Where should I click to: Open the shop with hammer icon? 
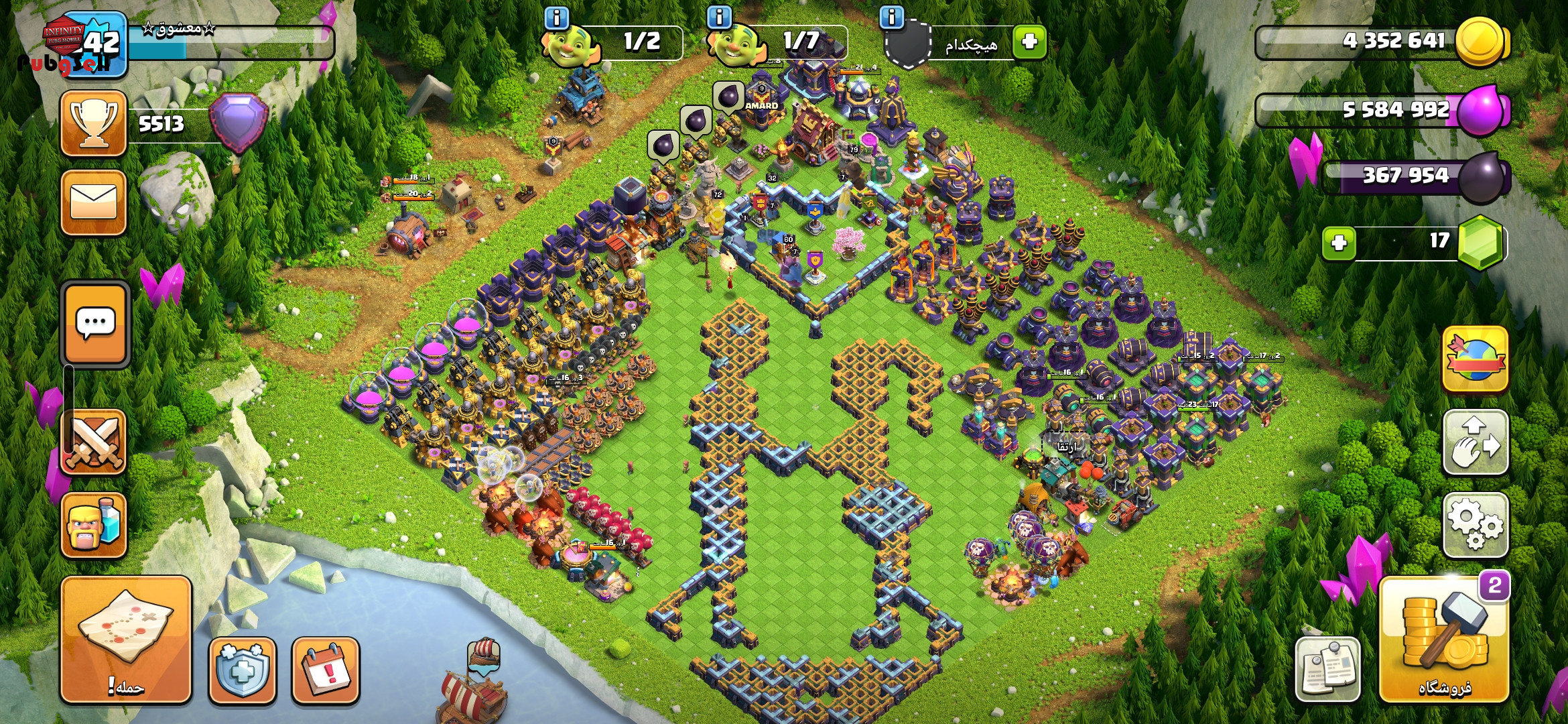1443,639
